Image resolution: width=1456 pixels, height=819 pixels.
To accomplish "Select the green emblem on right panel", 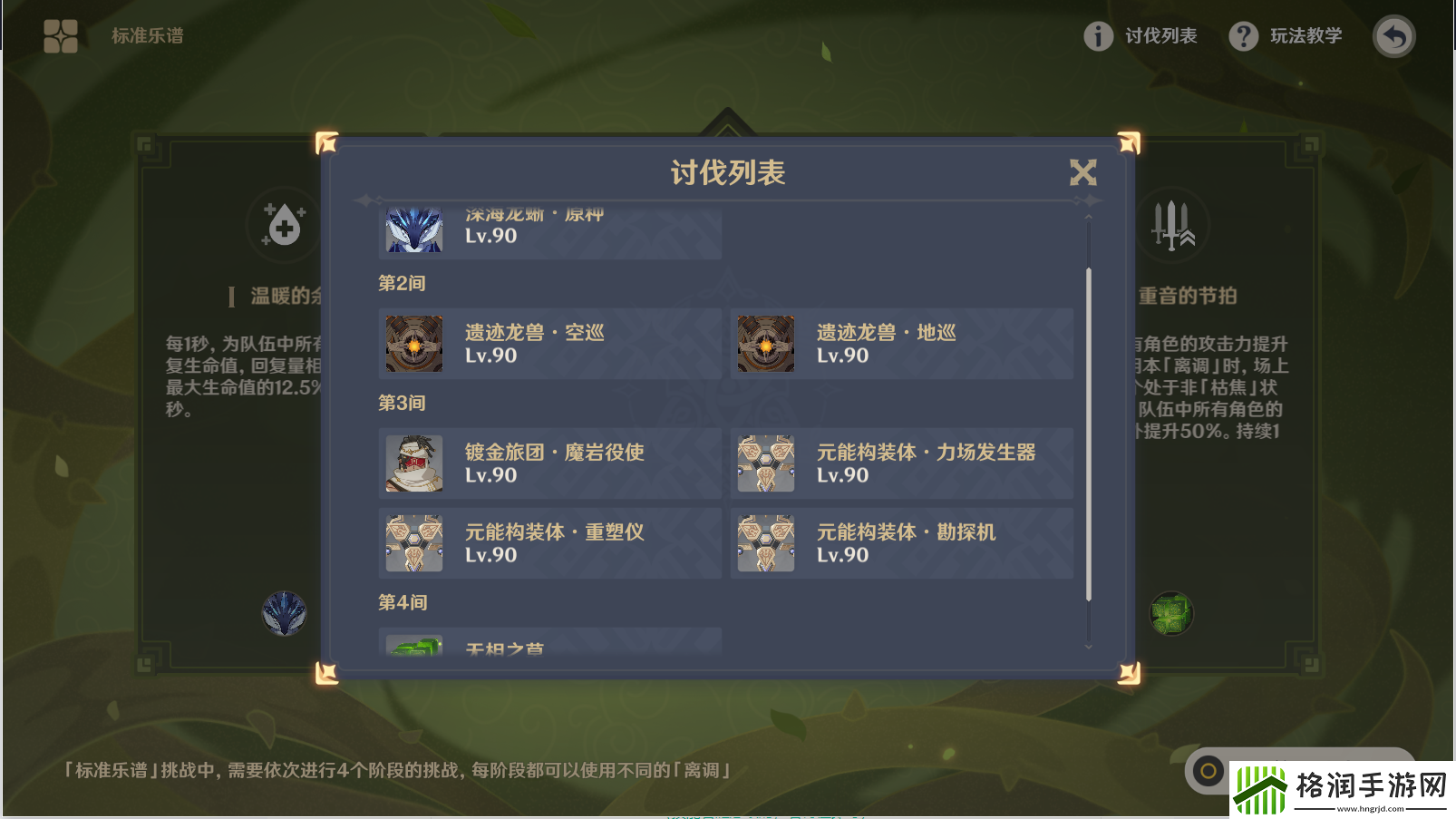I will click(x=1171, y=613).
